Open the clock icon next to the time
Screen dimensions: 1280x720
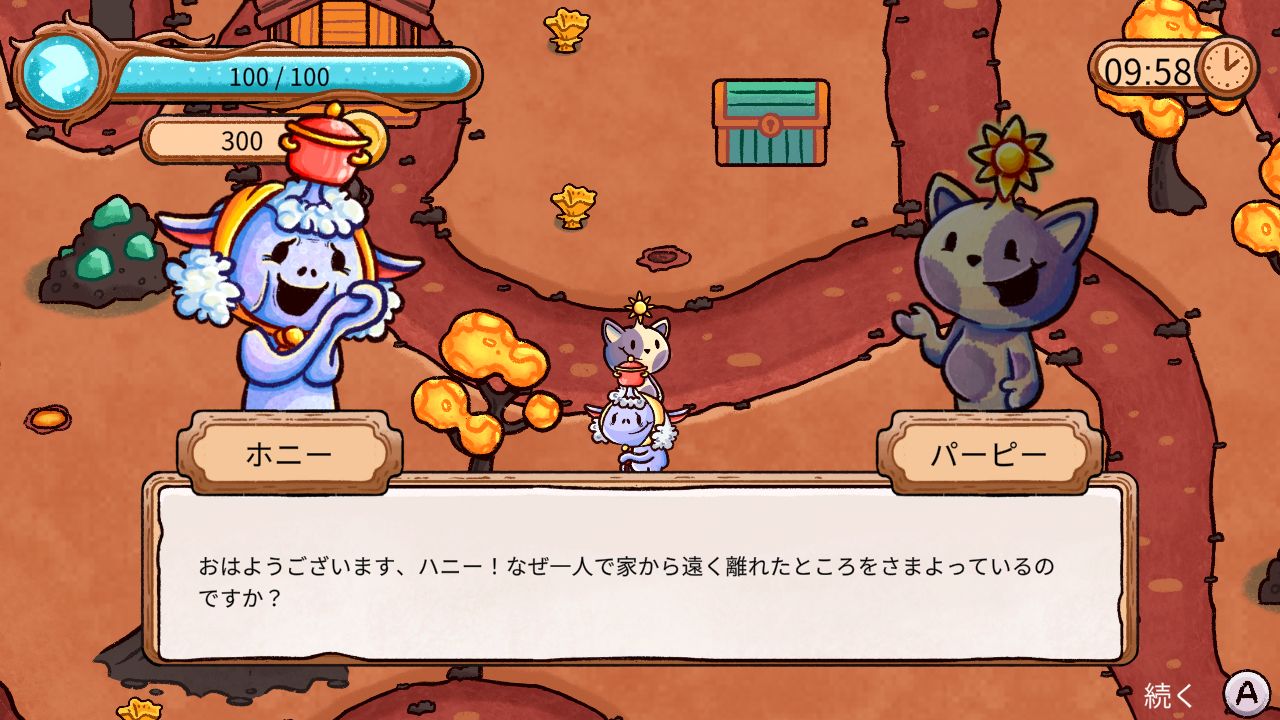tap(1229, 70)
